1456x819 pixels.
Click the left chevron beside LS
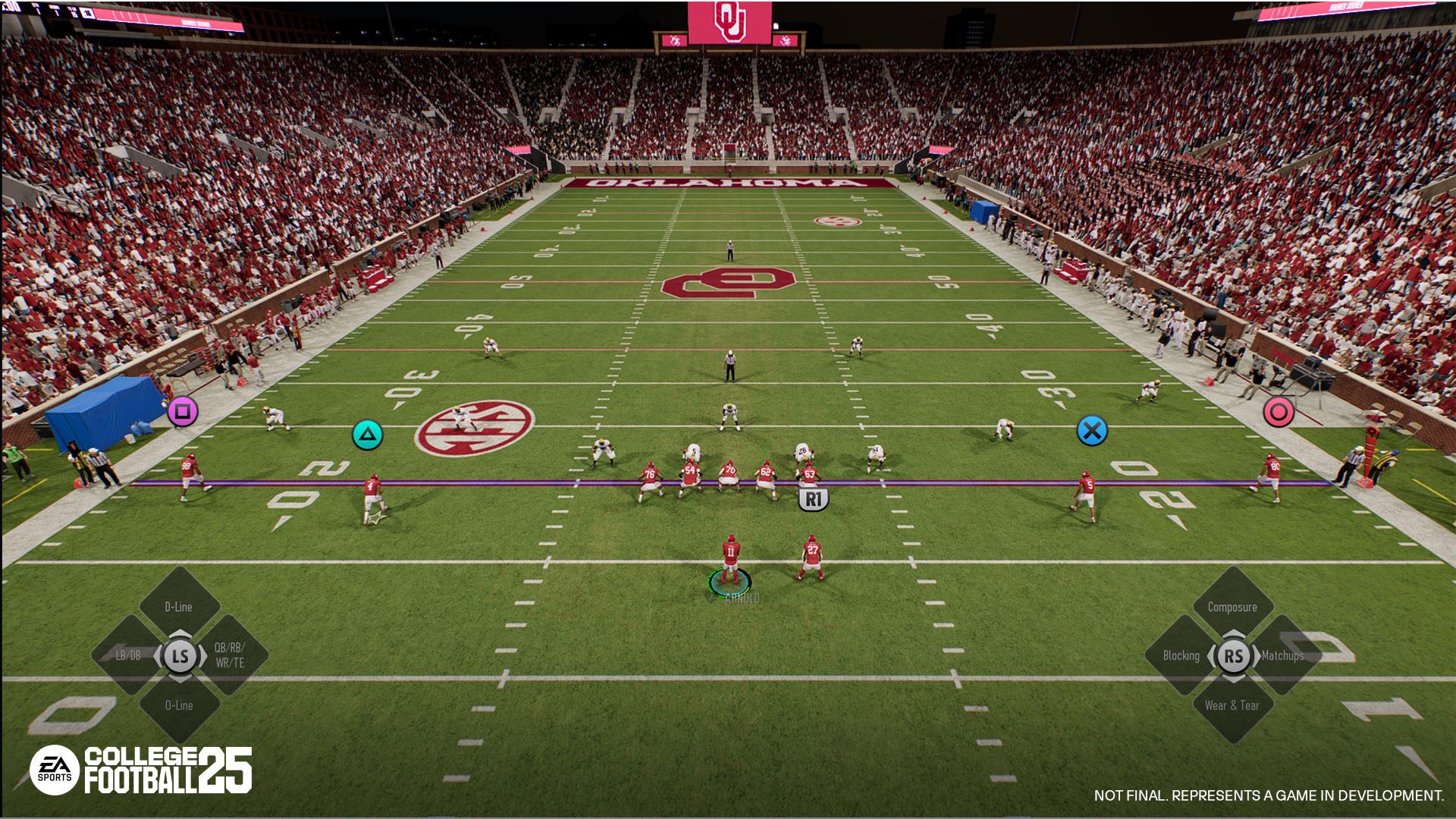click(158, 657)
